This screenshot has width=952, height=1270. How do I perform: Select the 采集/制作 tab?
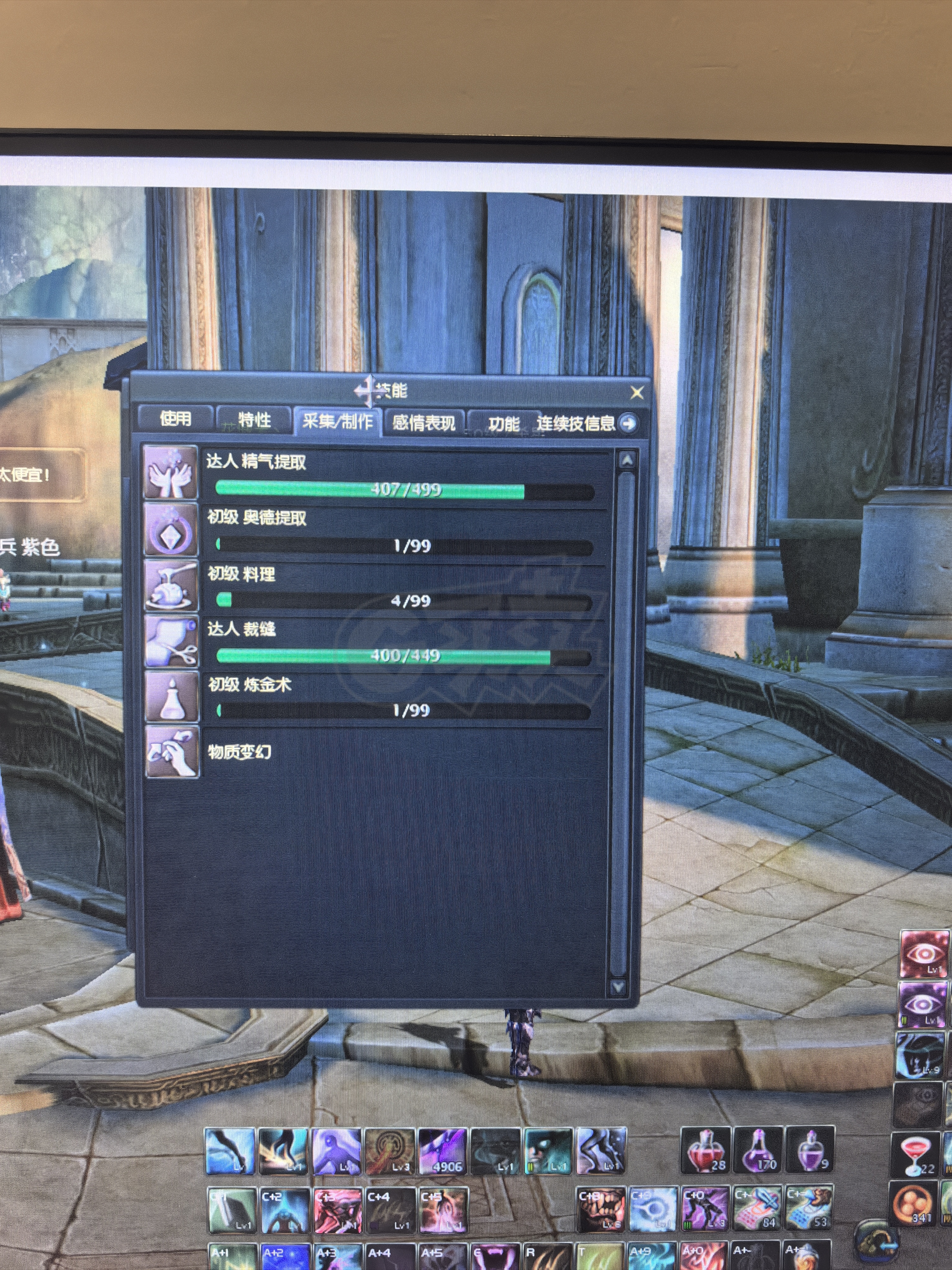337,422
